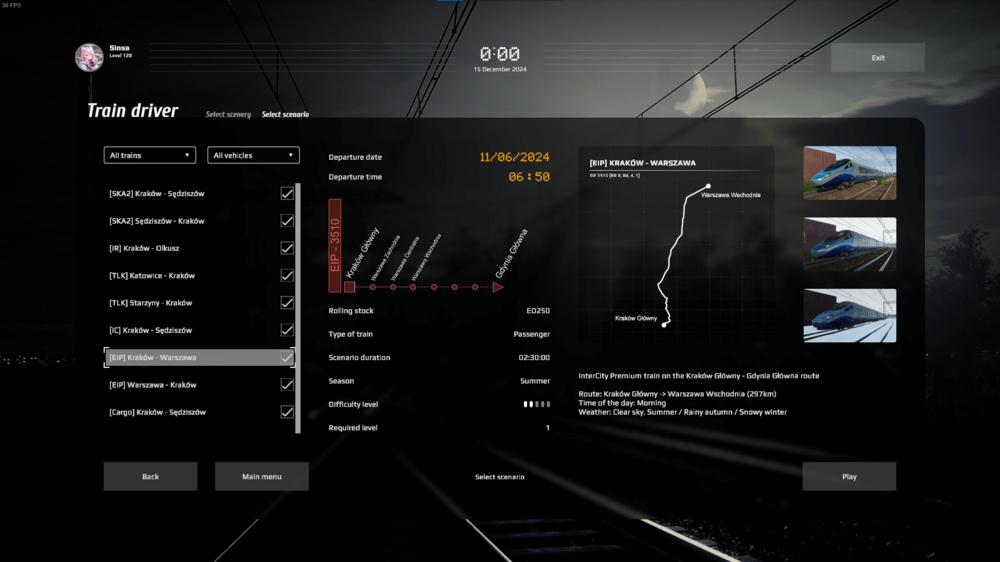Change the departure time 06:50
The width and height of the screenshot is (1000, 562).
528,177
